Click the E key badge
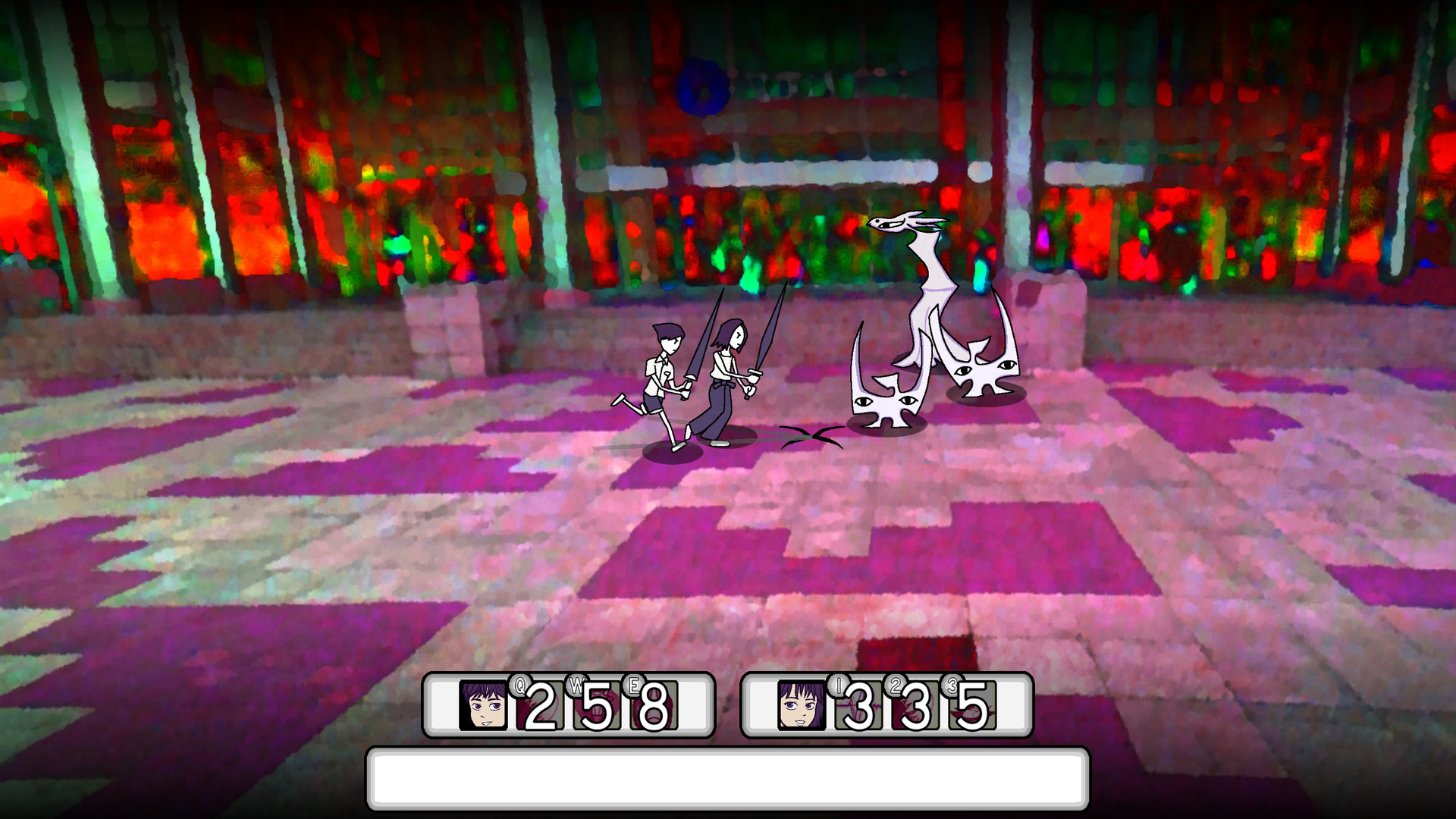 [635, 685]
